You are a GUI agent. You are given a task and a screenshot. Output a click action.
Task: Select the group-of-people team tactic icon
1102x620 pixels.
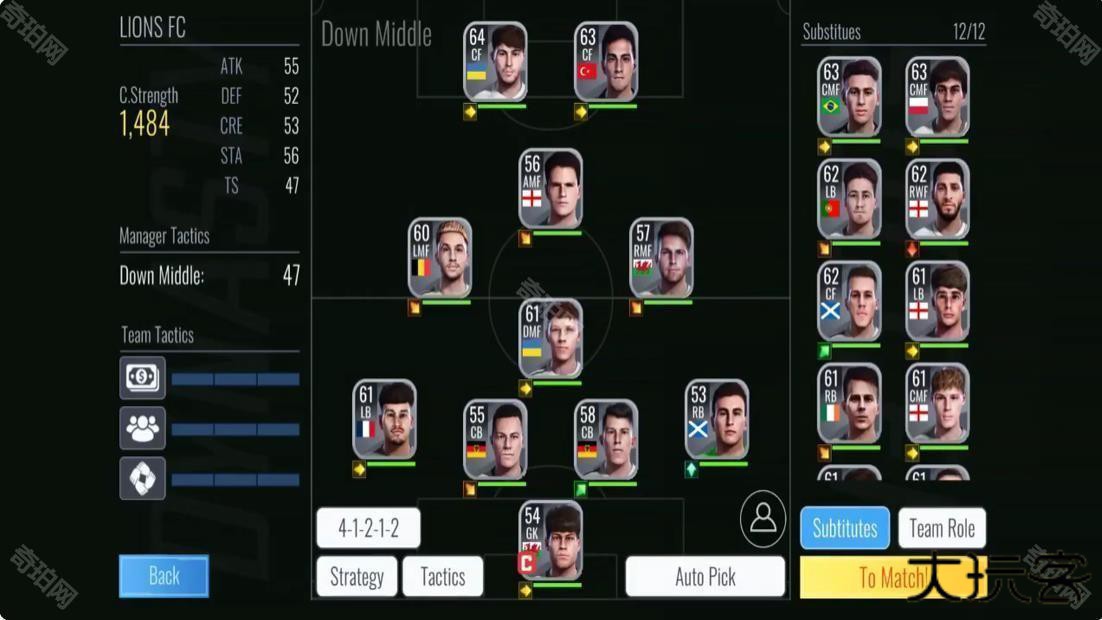142,428
